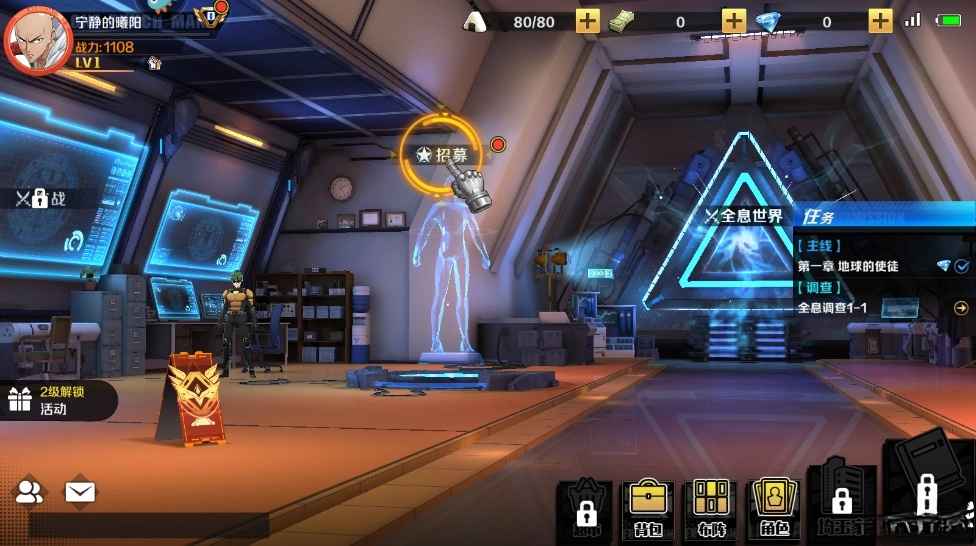Add stamina with the rice ball plus button
The height and width of the screenshot is (546, 976).
tap(588, 21)
